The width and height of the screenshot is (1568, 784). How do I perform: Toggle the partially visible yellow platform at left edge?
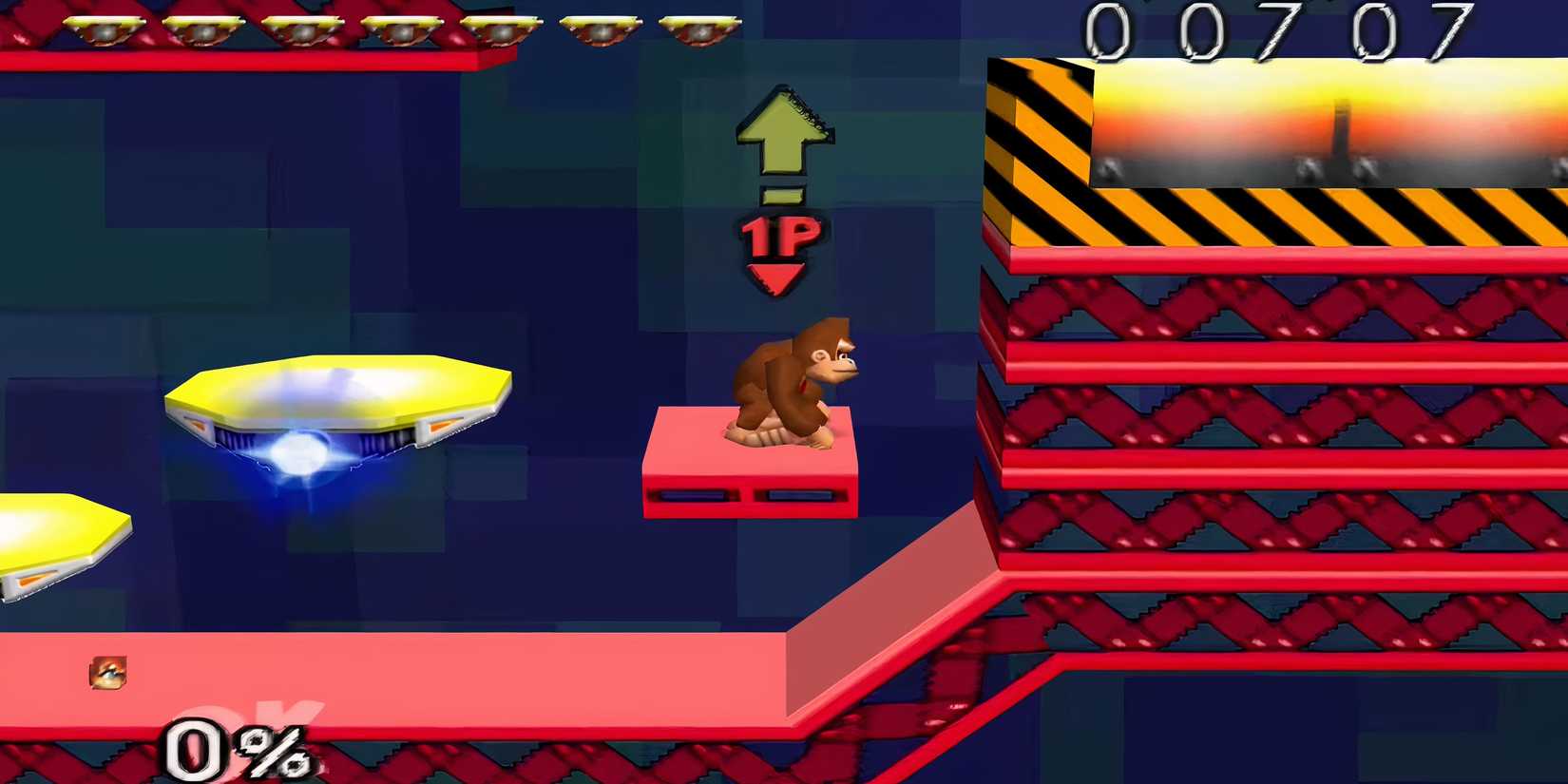click(x=57, y=542)
